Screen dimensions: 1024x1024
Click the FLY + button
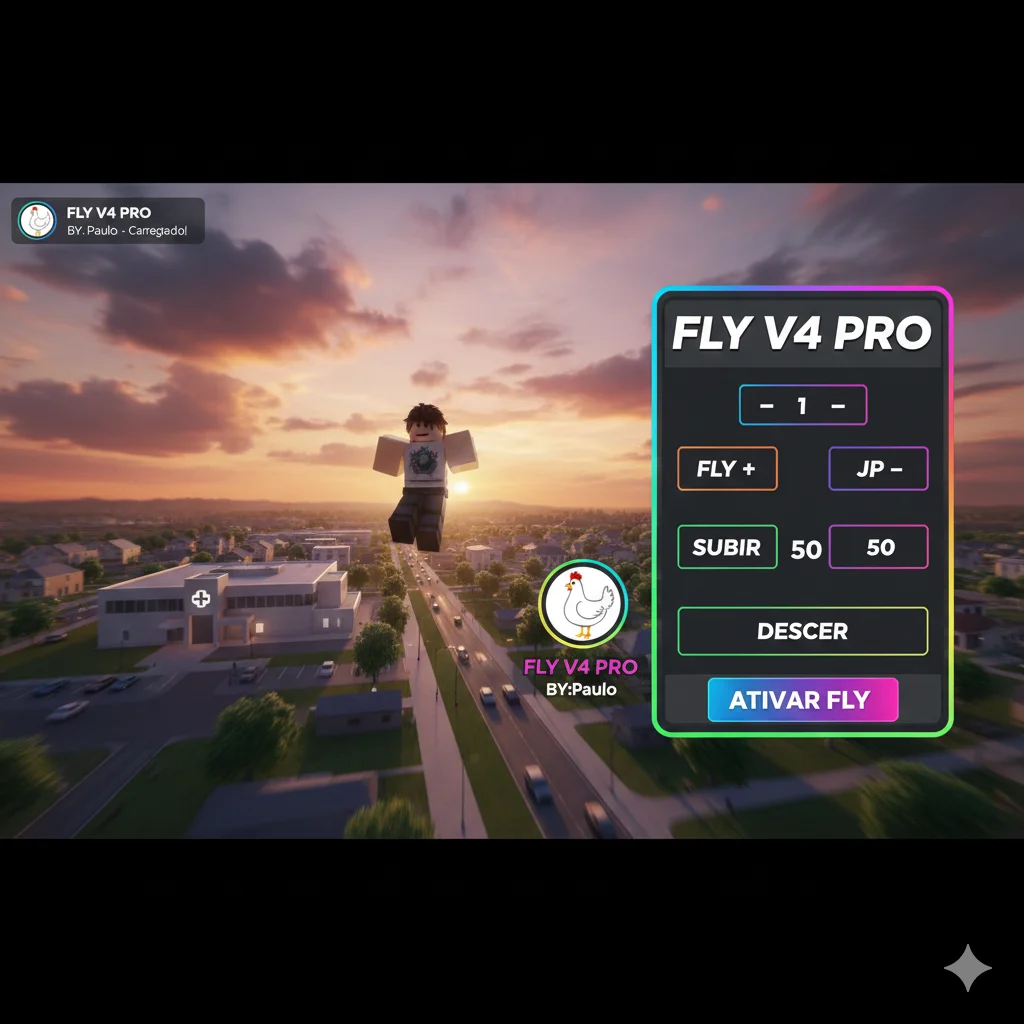tap(727, 469)
